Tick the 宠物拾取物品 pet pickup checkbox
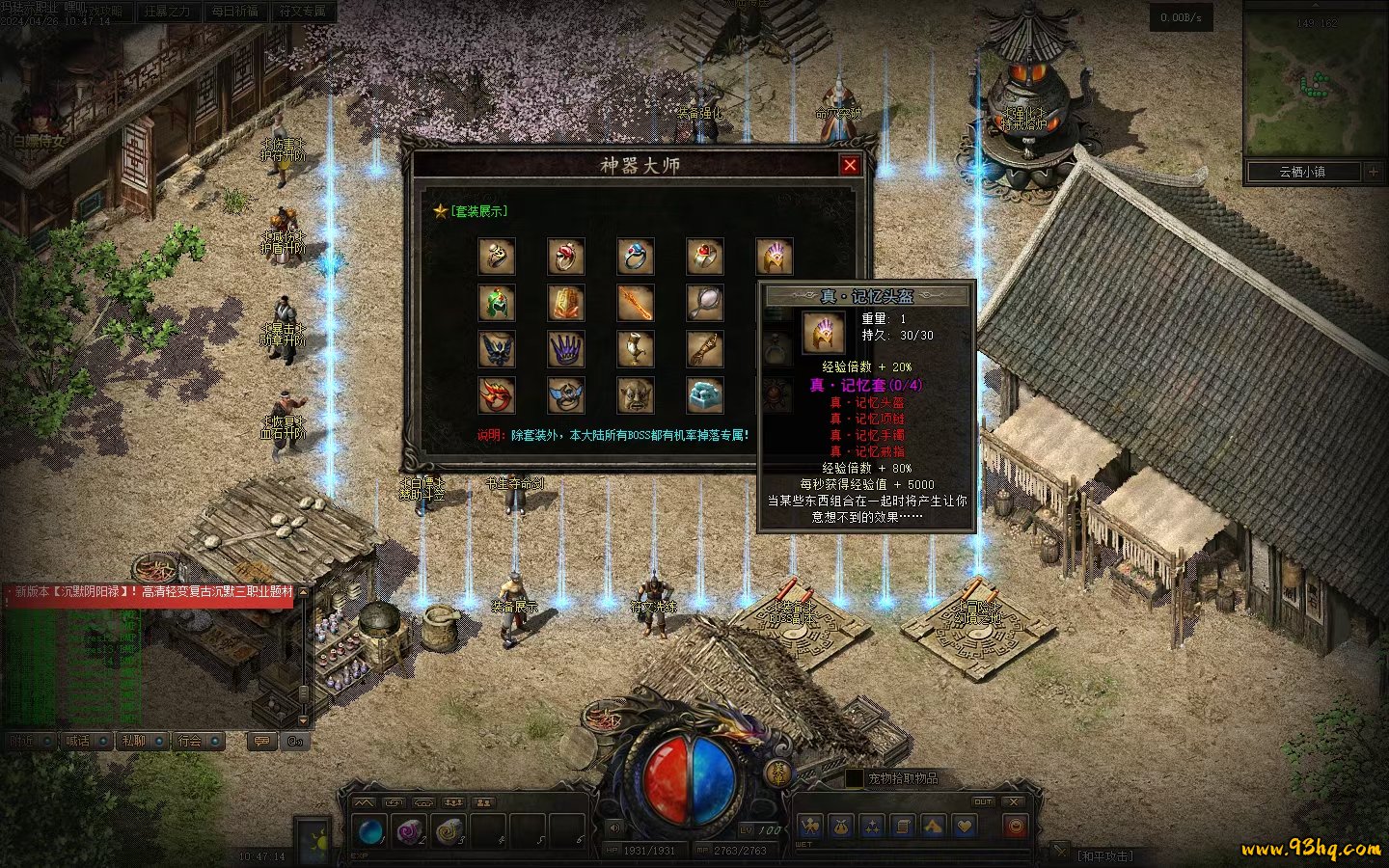Viewport: 1389px width, 868px height. [x=854, y=778]
